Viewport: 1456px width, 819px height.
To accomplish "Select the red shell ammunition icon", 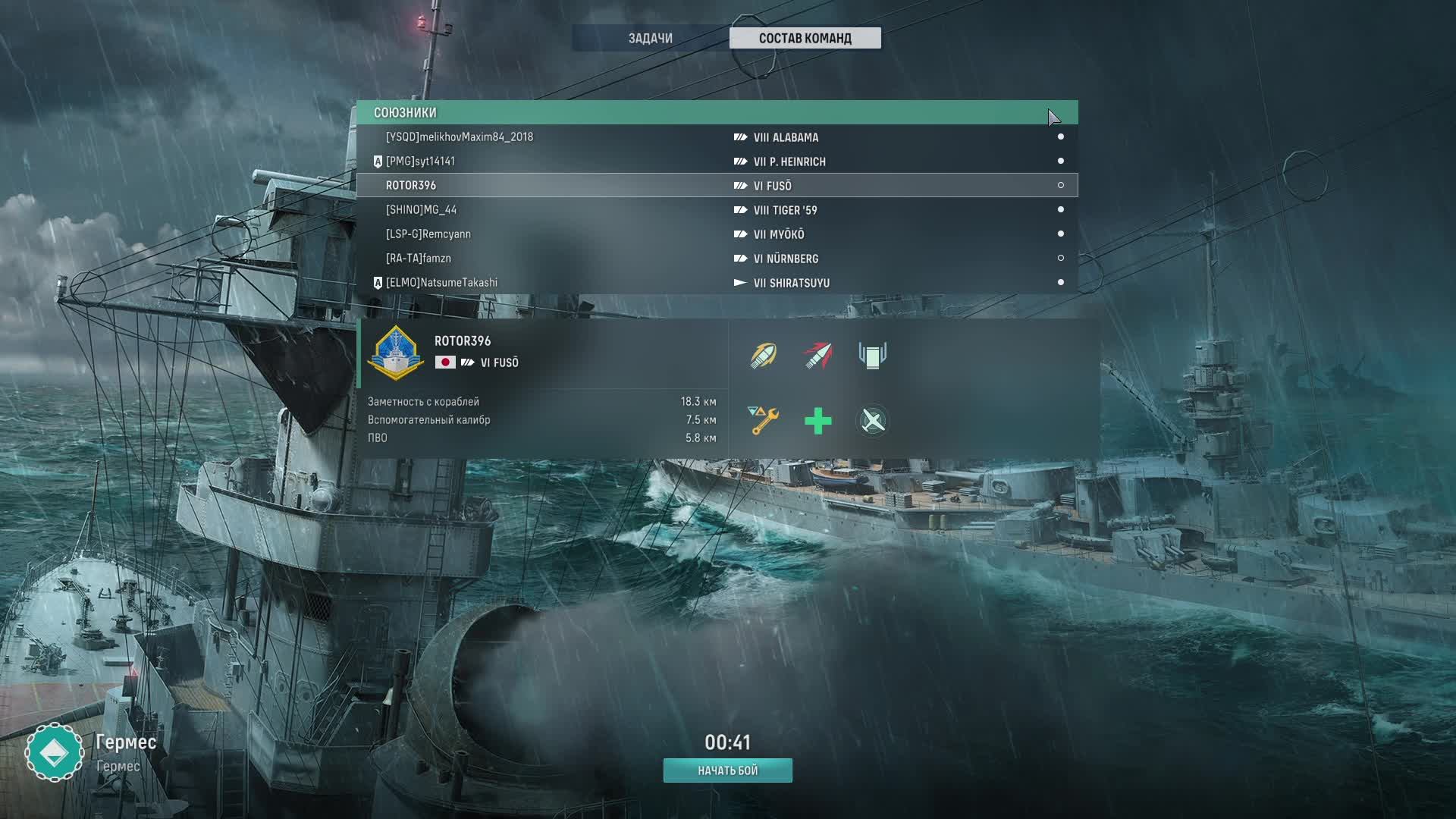I will point(817,356).
